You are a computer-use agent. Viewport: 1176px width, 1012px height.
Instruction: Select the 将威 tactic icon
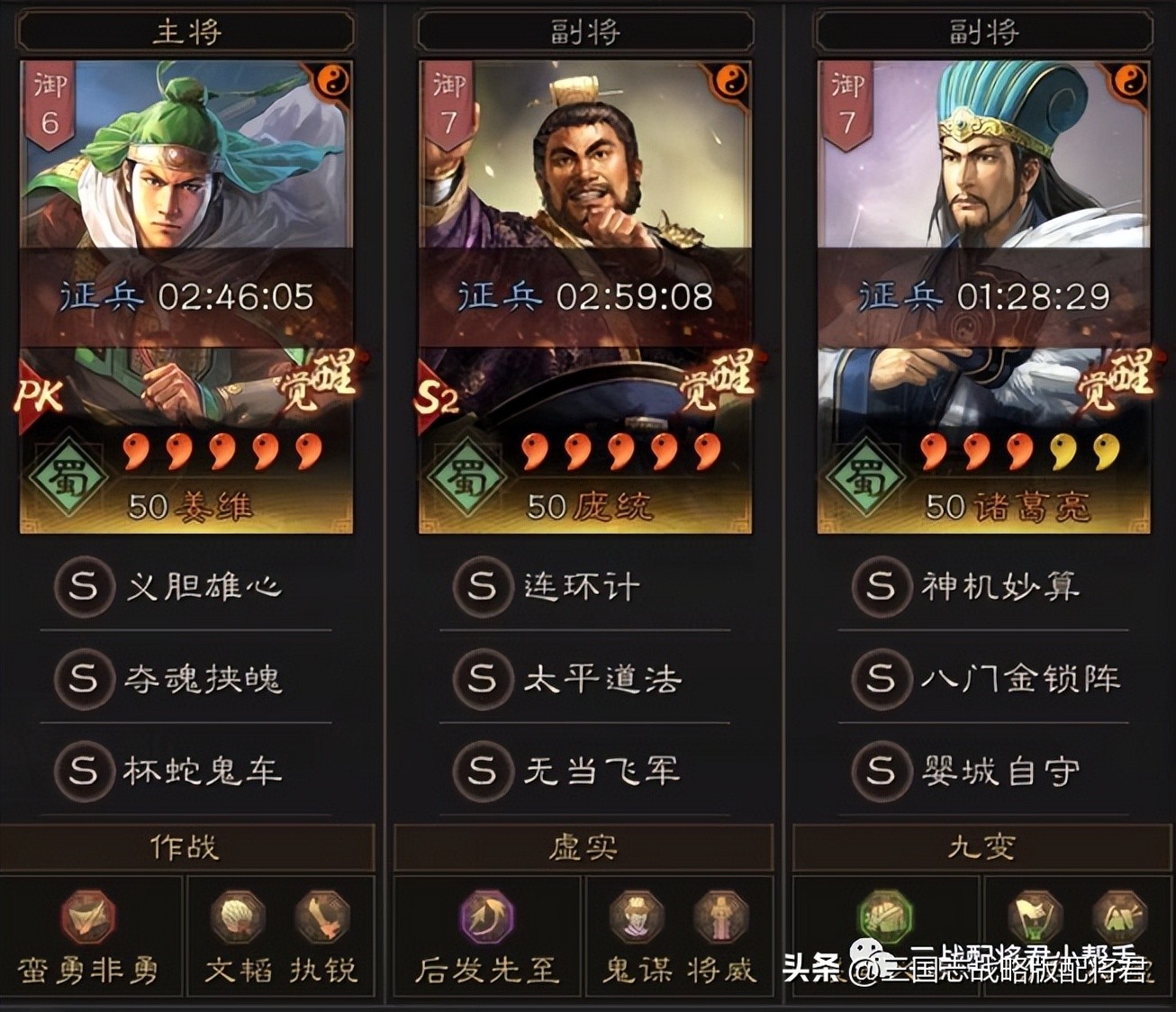pyautogui.click(x=720, y=919)
